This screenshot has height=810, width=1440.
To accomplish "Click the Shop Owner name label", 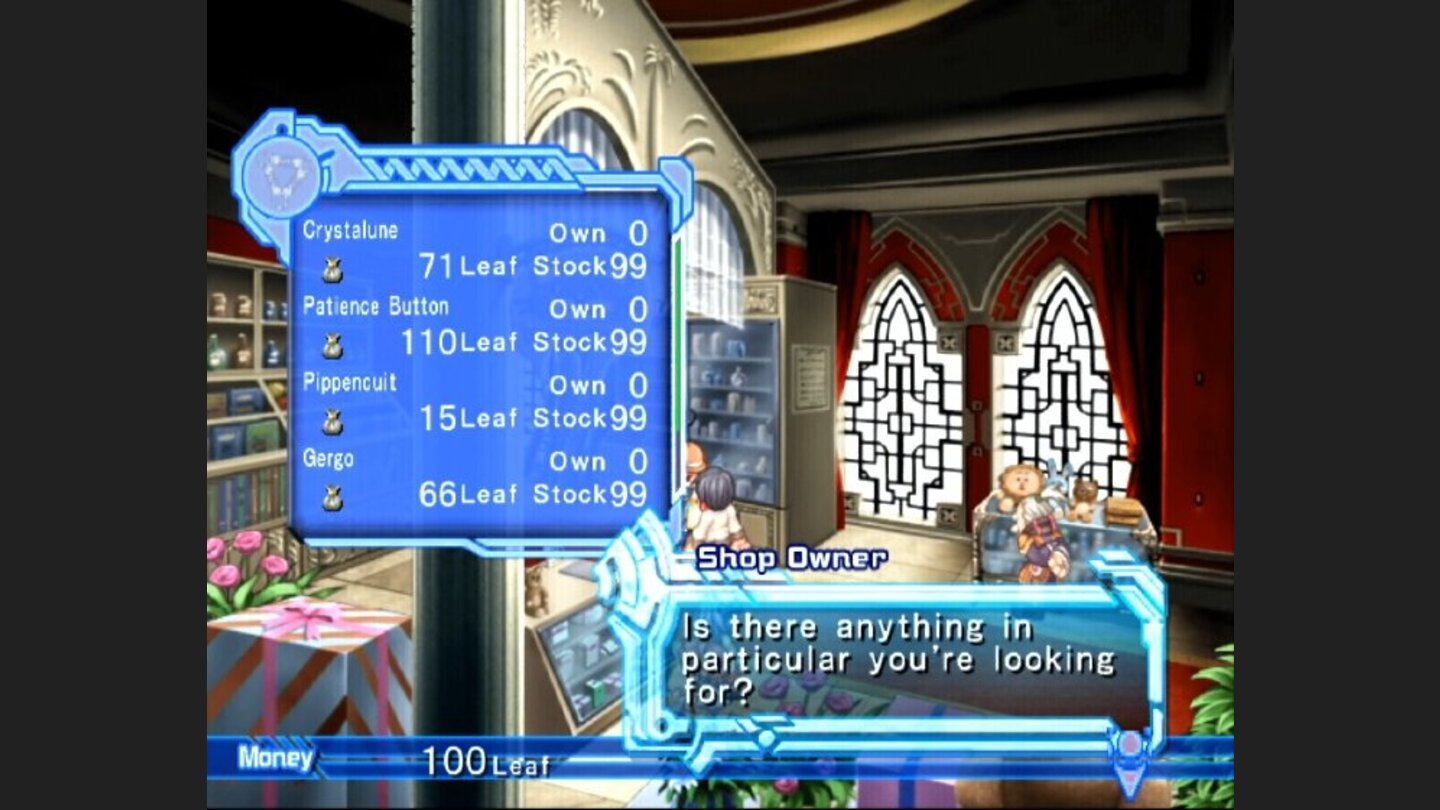I will pos(790,558).
